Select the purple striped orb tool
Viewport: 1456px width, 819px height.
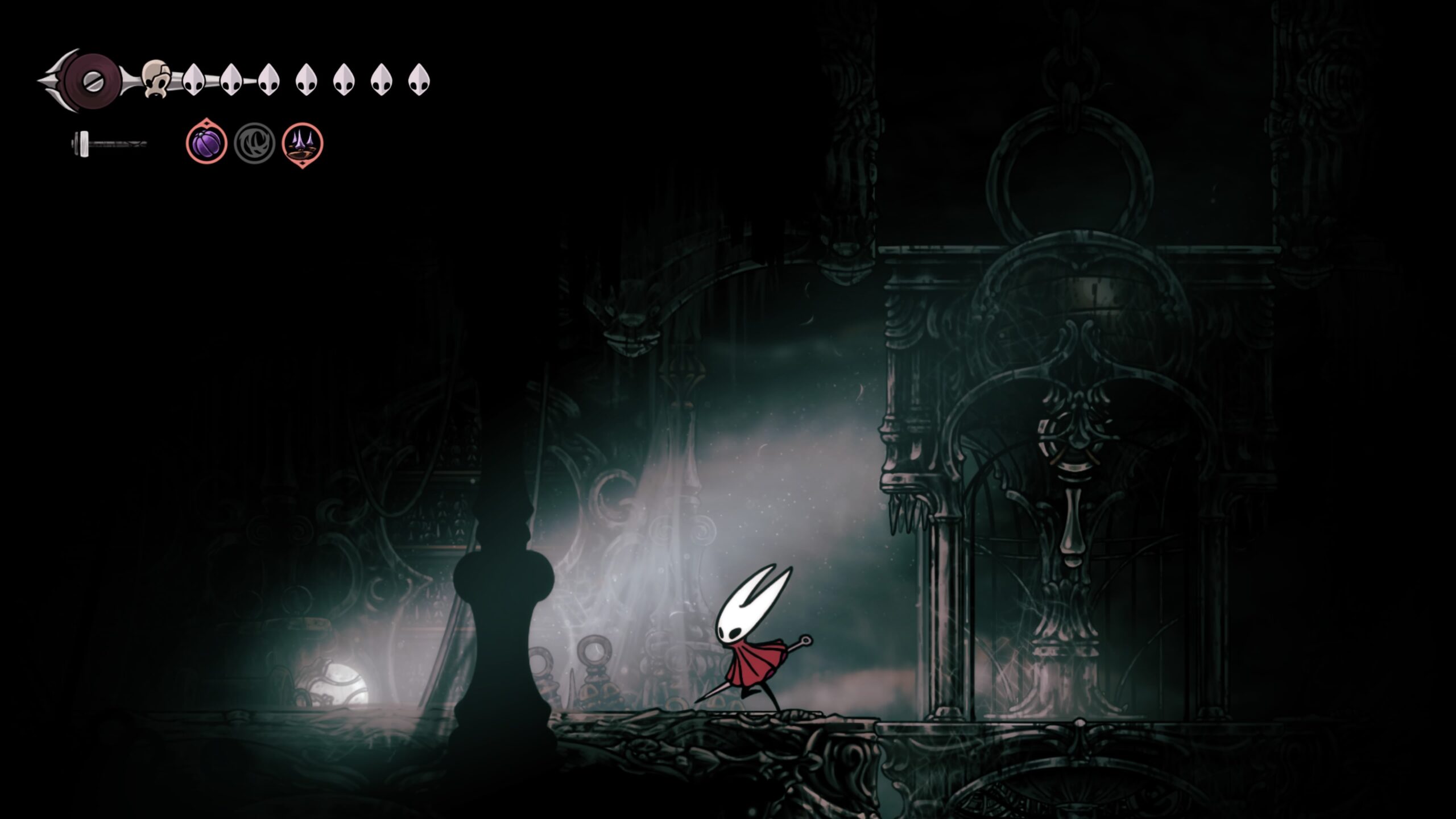(206, 143)
